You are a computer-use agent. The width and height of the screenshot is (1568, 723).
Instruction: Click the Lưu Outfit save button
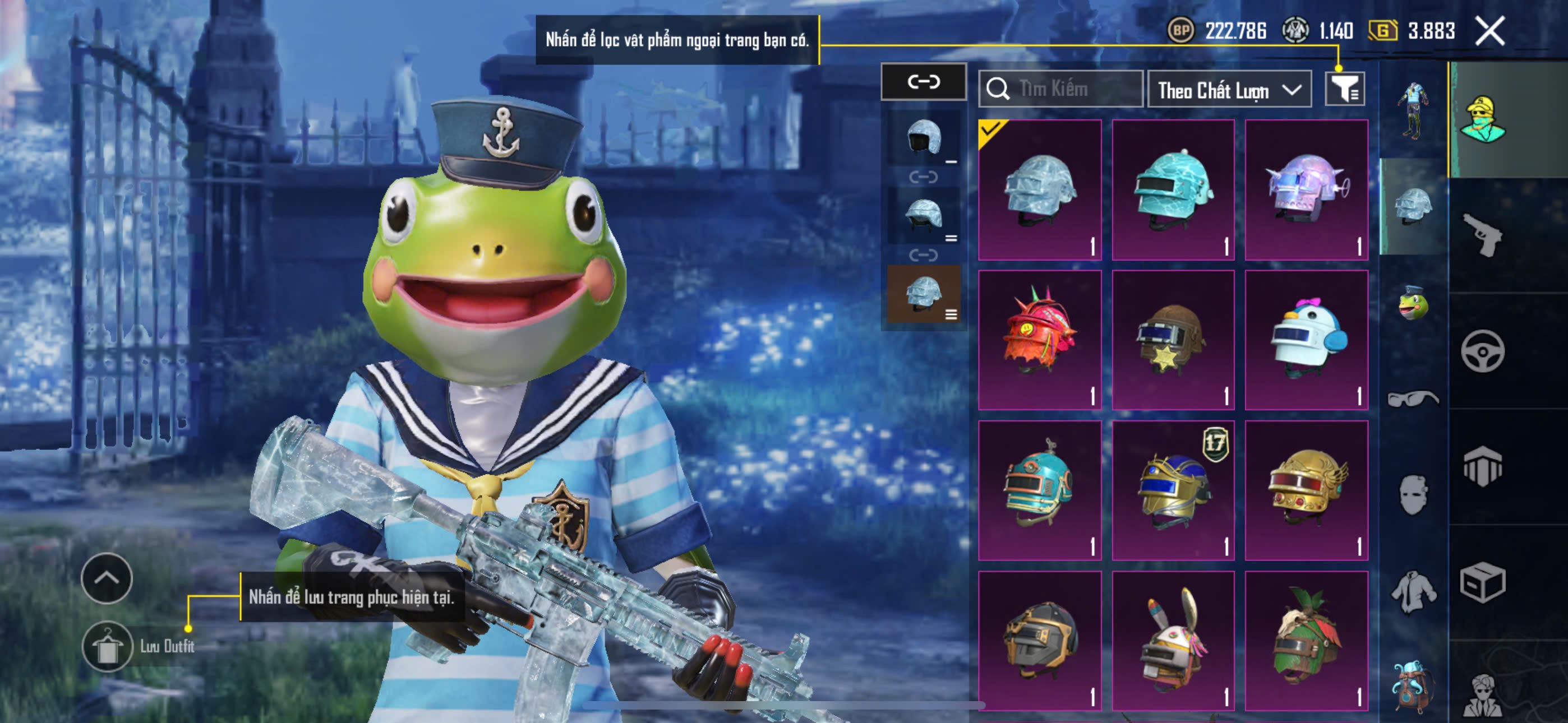coord(108,646)
